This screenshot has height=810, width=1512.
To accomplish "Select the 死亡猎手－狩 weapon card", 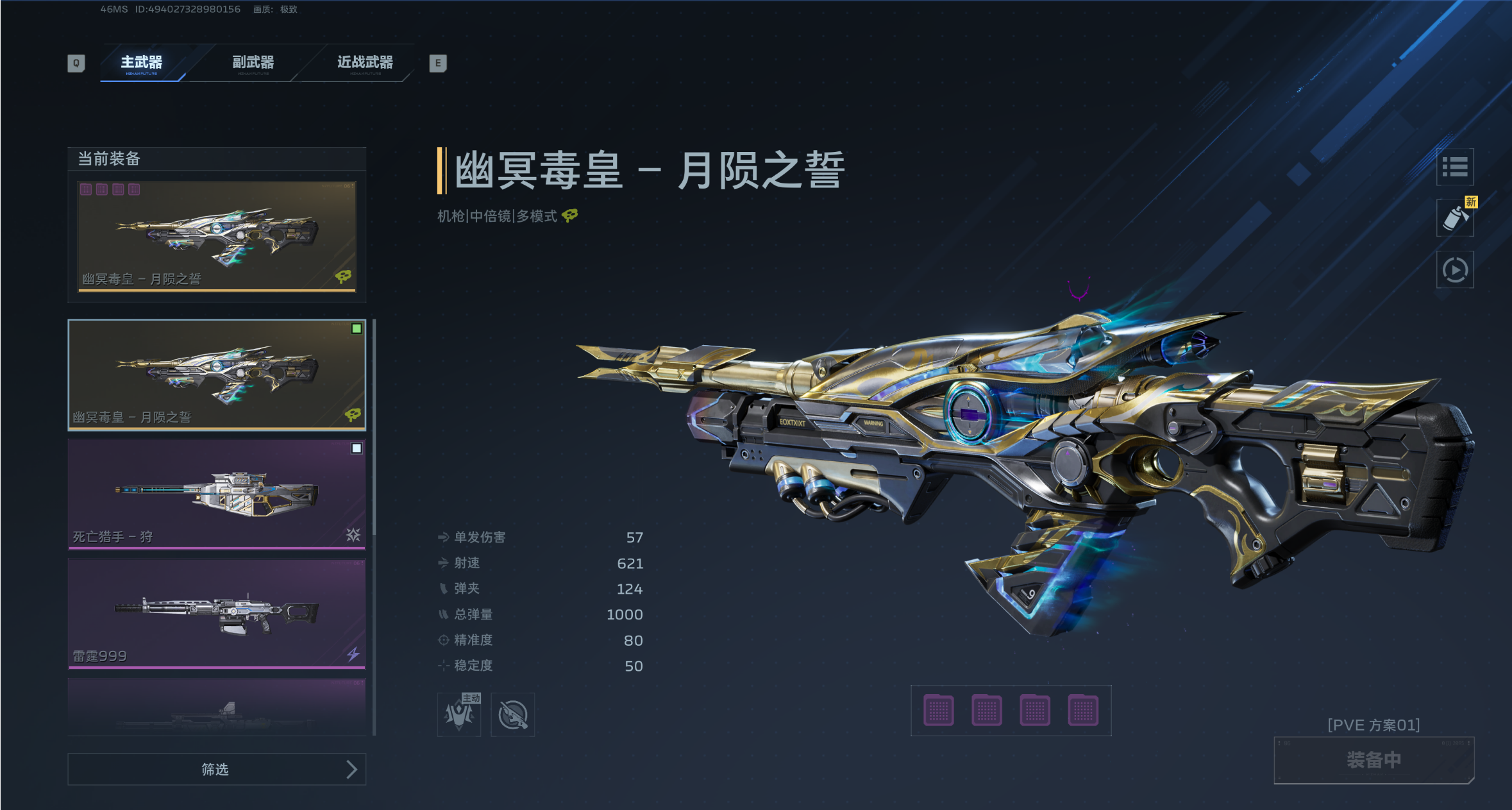I will (x=217, y=494).
